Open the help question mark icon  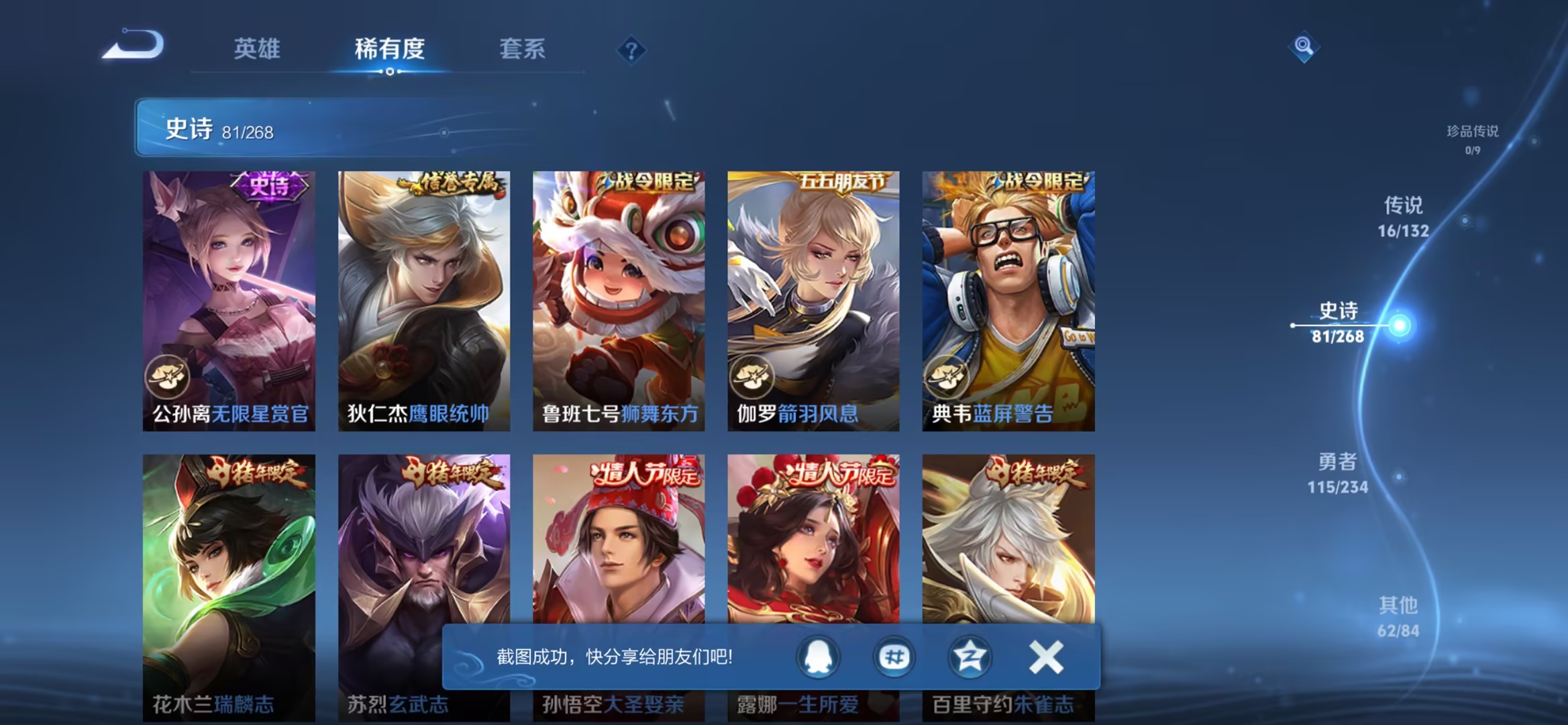629,50
